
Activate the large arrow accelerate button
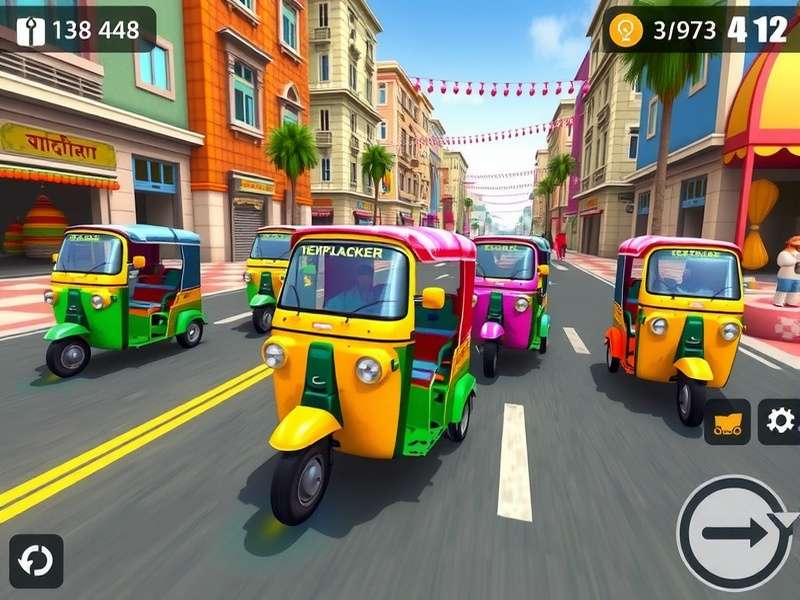point(738,532)
